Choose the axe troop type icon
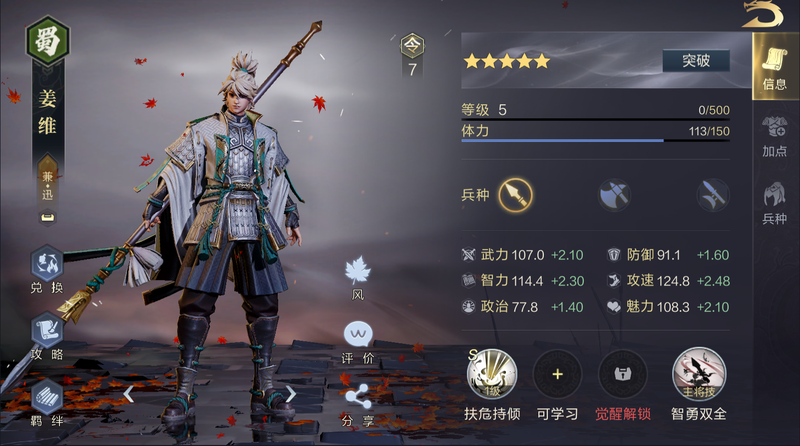 click(x=614, y=194)
